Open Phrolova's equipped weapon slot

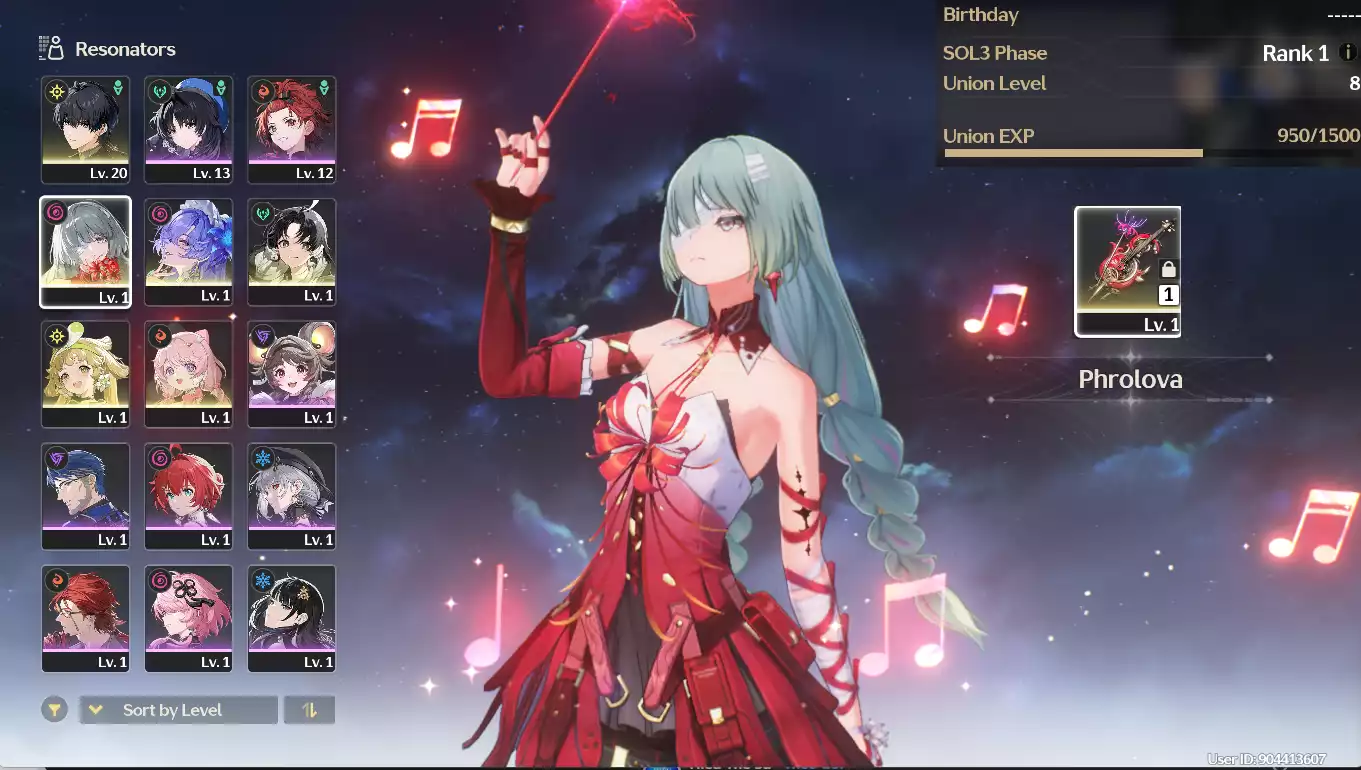pos(1127,271)
